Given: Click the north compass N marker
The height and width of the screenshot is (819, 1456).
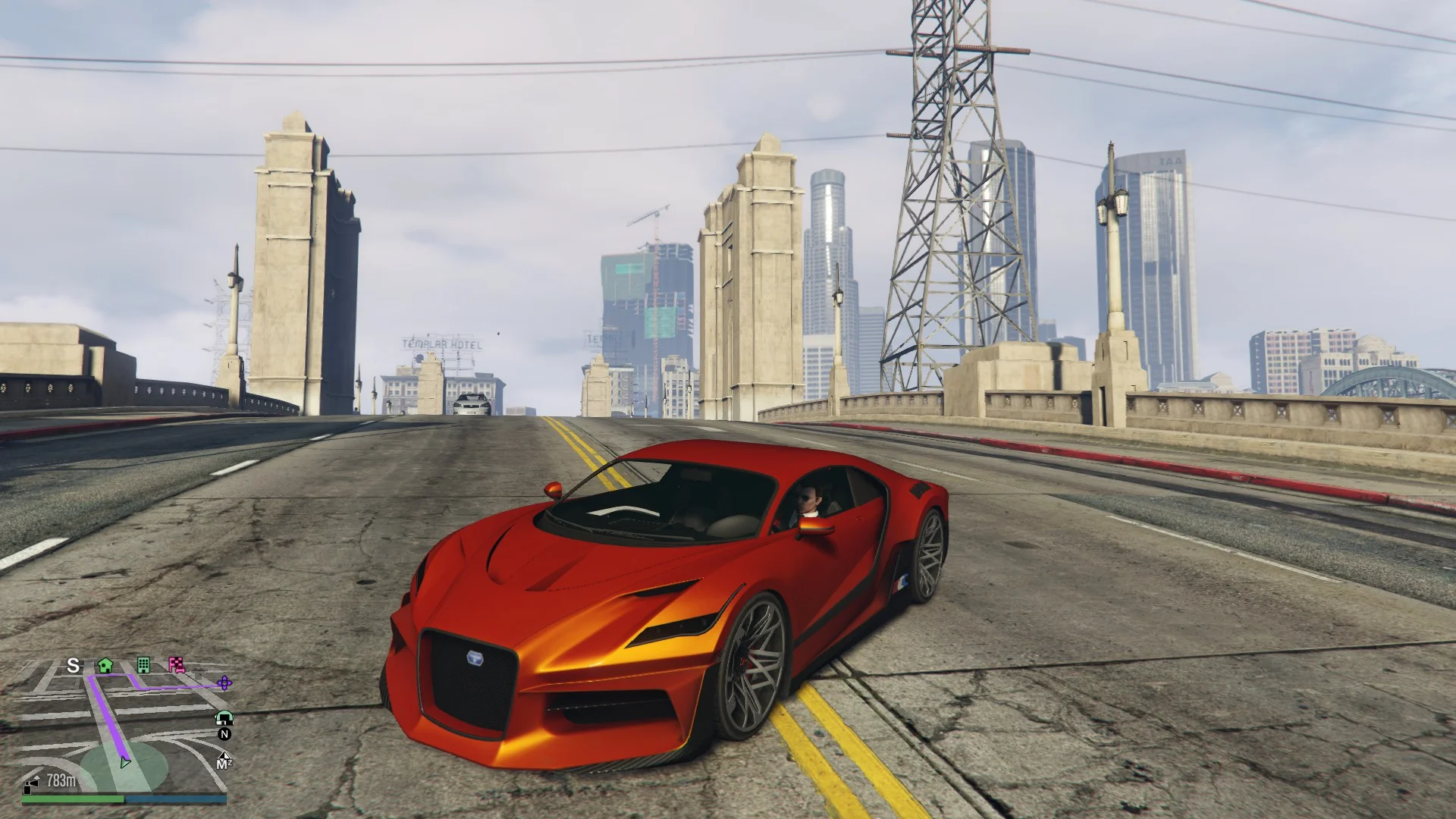Looking at the screenshot, I should [x=224, y=734].
